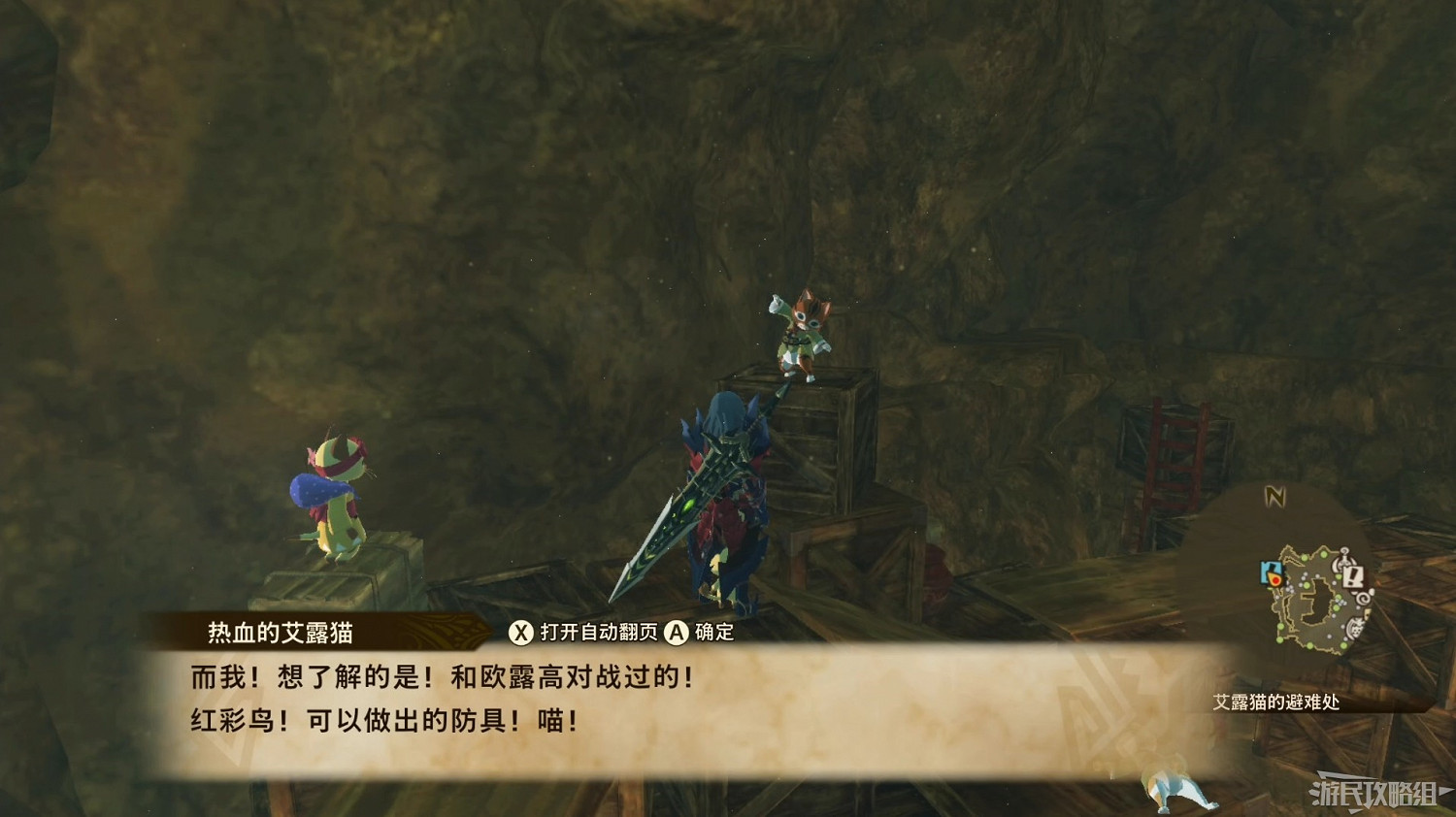This screenshot has height=817, width=1456.
Task: Click the north compass marker above the minimap
Action: pos(1274,496)
